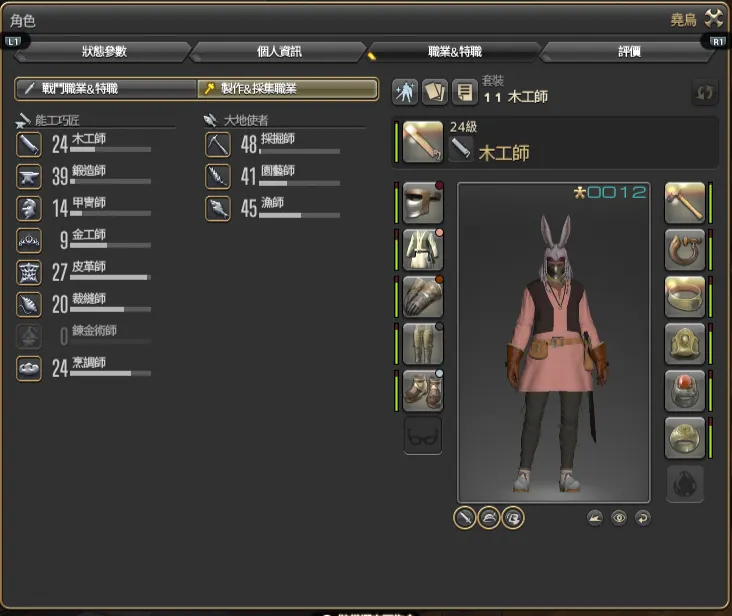732x616 pixels.
Task: Select the gloves equipment slot
Action: [422, 296]
